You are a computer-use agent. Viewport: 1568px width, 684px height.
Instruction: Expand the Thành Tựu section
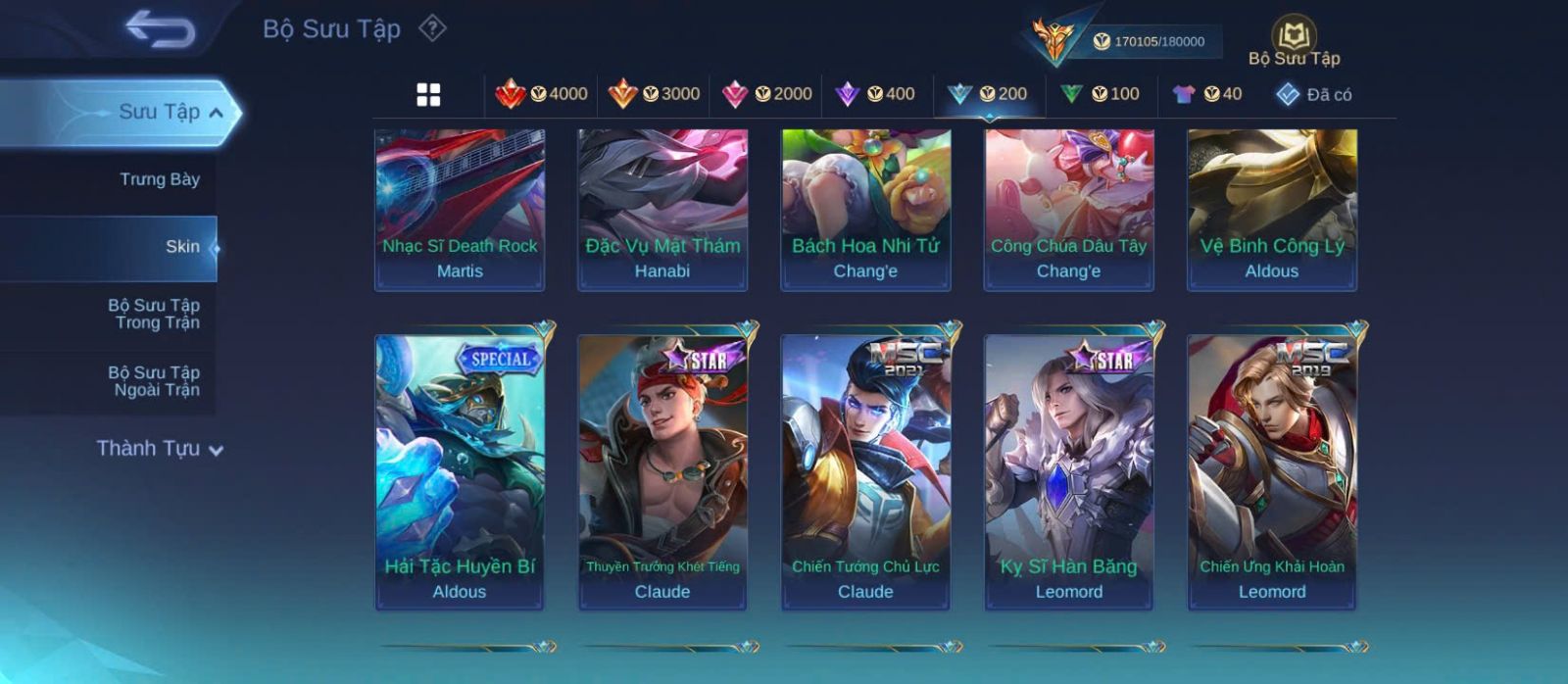160,449
